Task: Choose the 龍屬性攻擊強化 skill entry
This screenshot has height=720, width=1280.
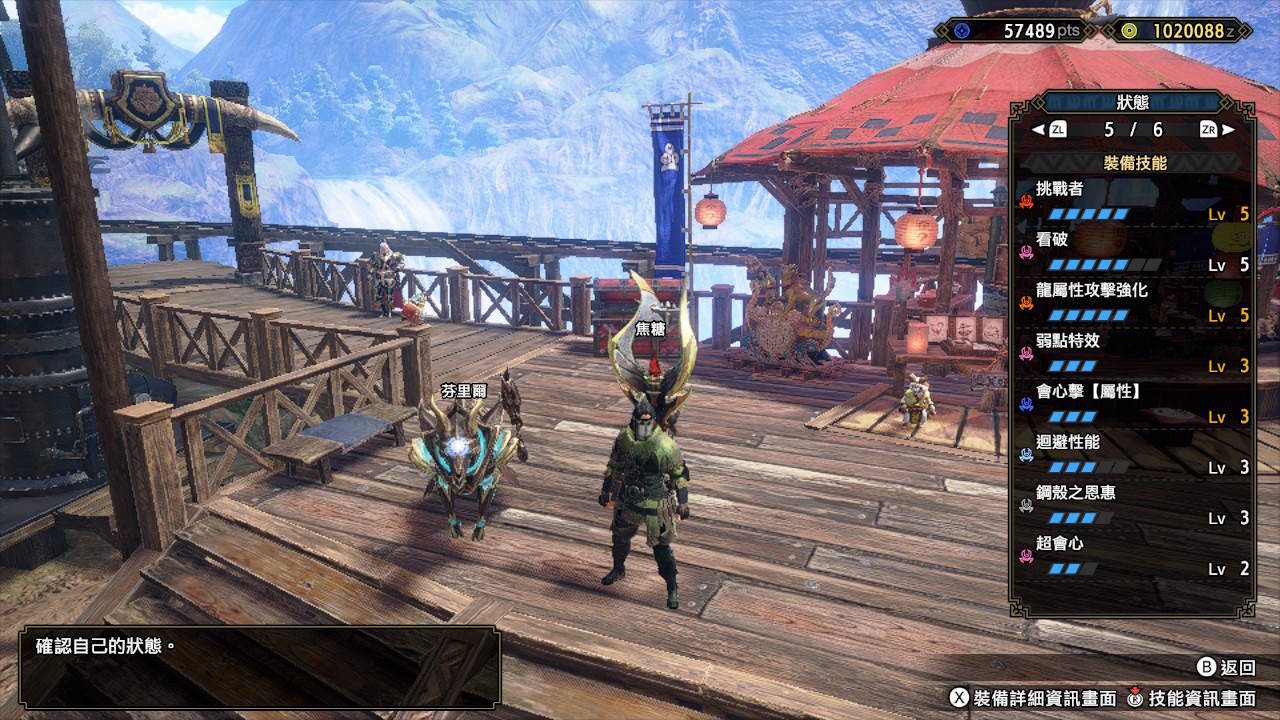Action: [1133, 302]
